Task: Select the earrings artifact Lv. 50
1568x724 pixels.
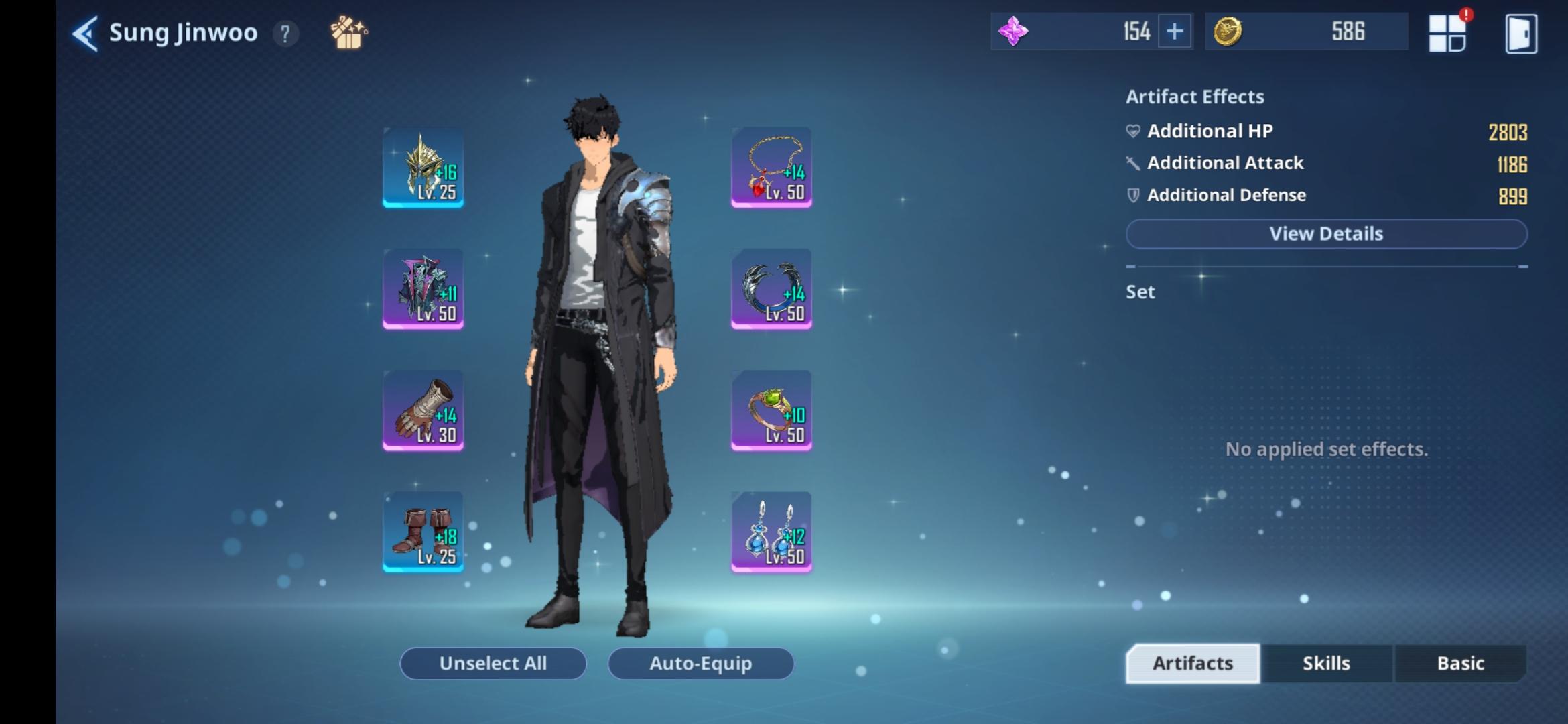Action: (770, 532)
